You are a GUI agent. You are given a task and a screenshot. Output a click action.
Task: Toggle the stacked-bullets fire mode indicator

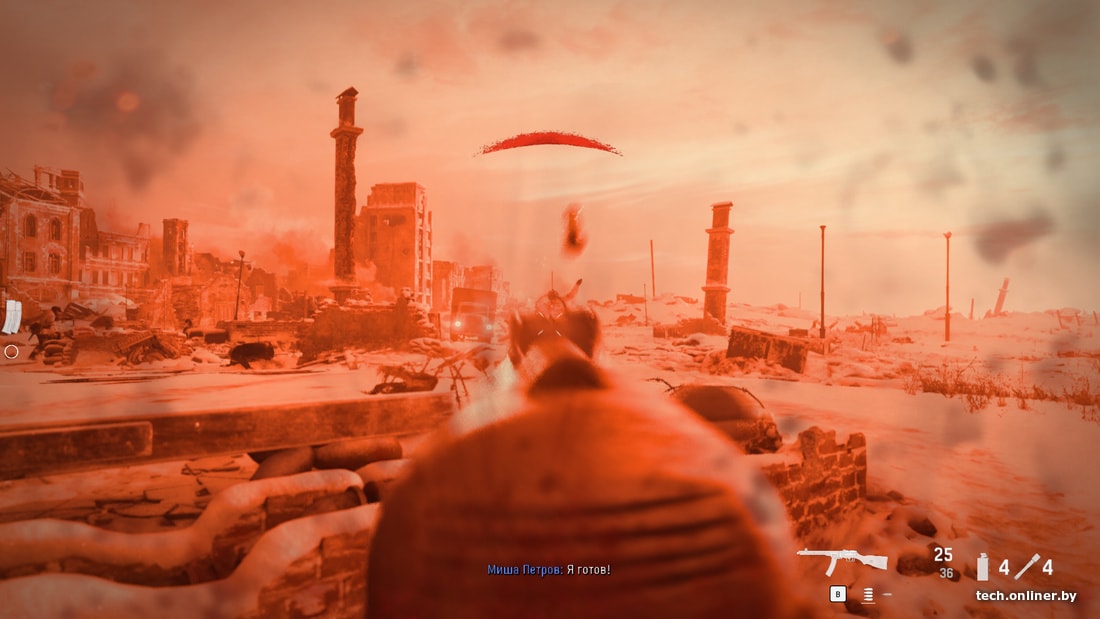click(867, 595)
